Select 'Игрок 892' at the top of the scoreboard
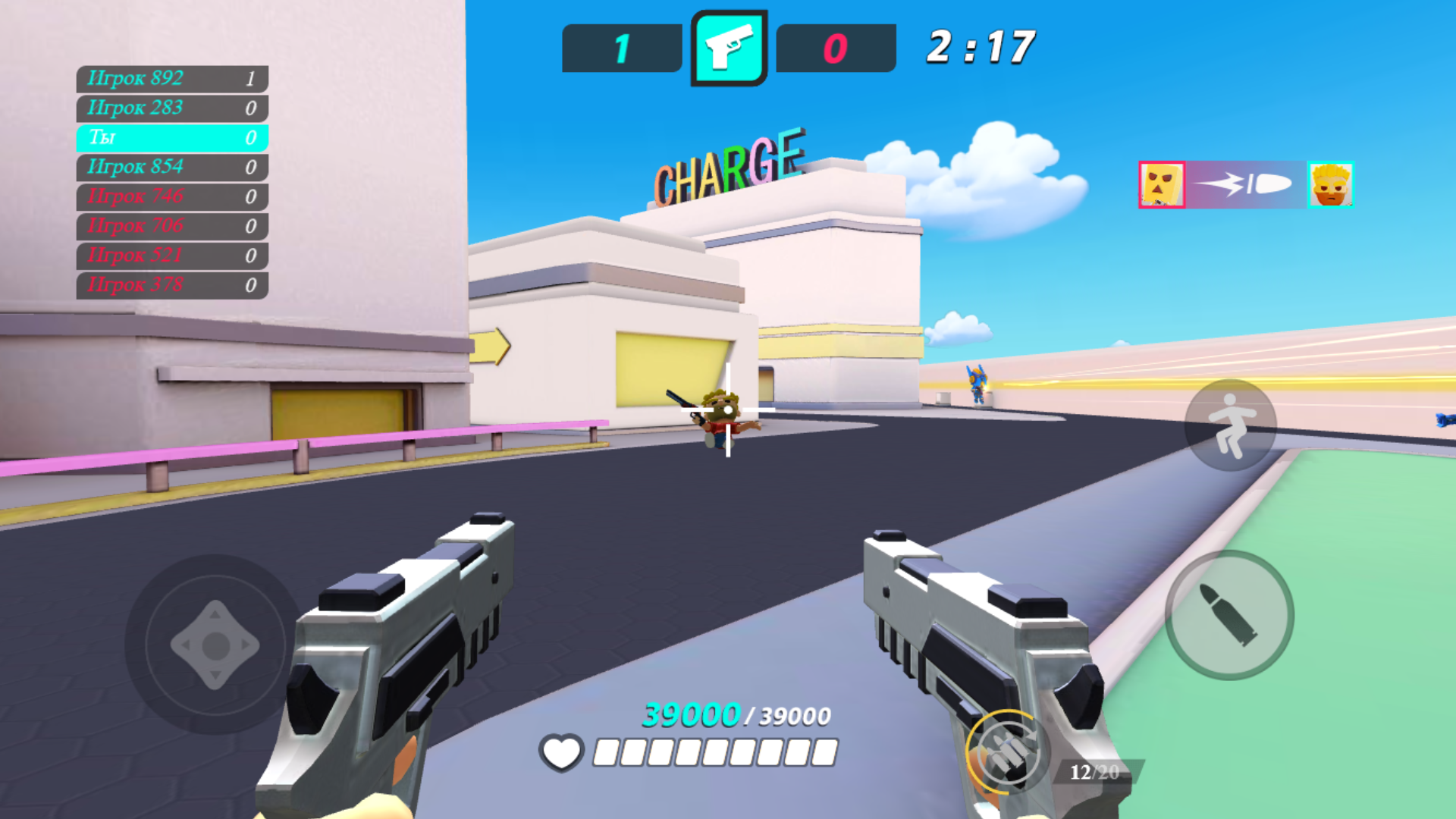 tap(171, 78)
